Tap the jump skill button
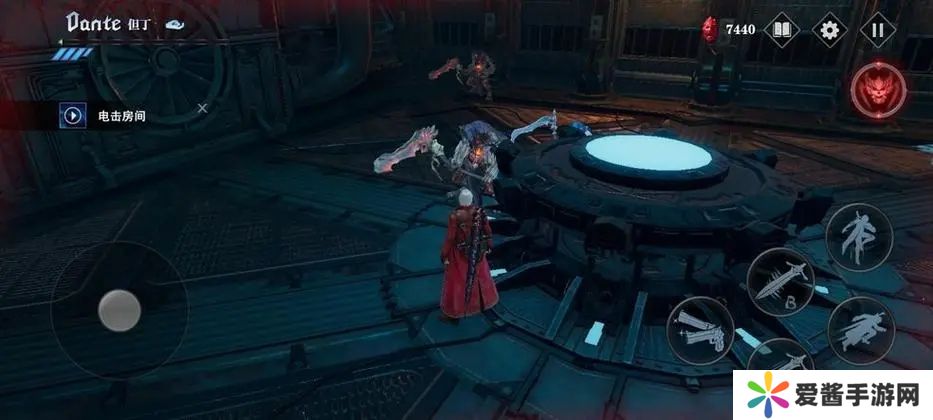 (859, 235)
